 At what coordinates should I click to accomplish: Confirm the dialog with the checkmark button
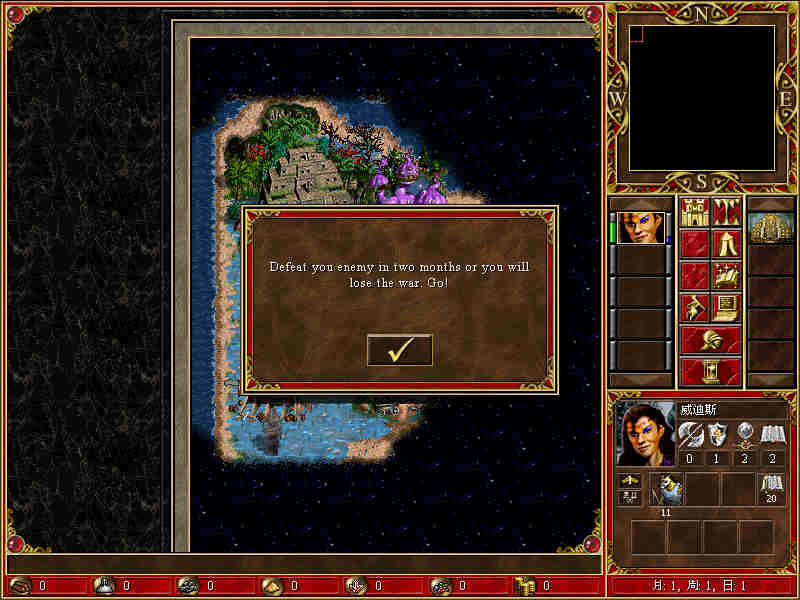click(399, 350)
